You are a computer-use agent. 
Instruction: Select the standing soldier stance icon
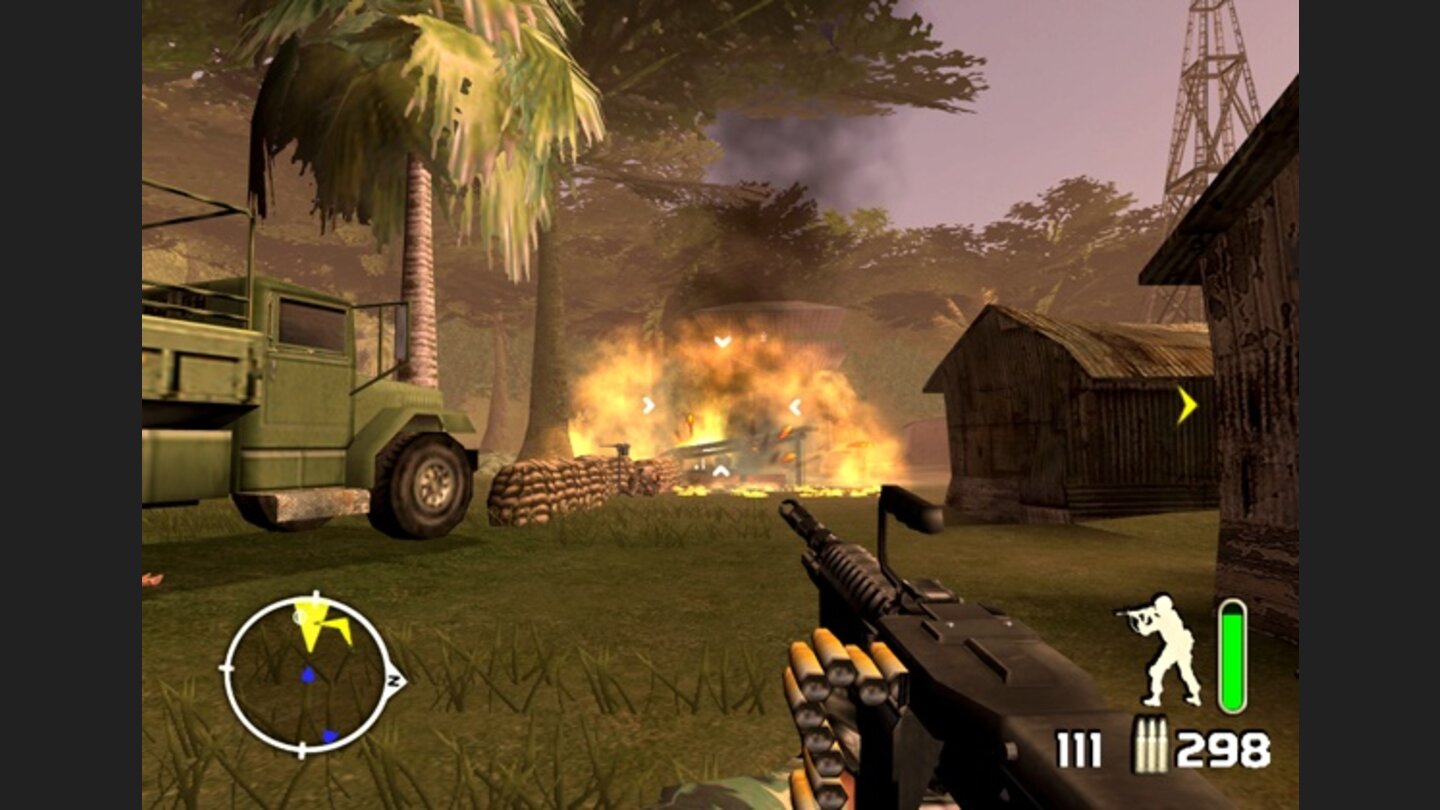tap(1163, 647)
